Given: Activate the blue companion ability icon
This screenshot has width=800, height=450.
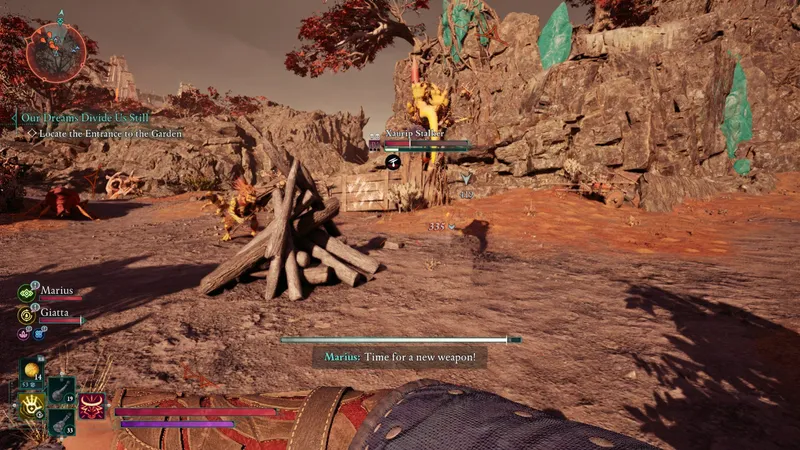Looking at the screenshot, I should pos(39,333).
